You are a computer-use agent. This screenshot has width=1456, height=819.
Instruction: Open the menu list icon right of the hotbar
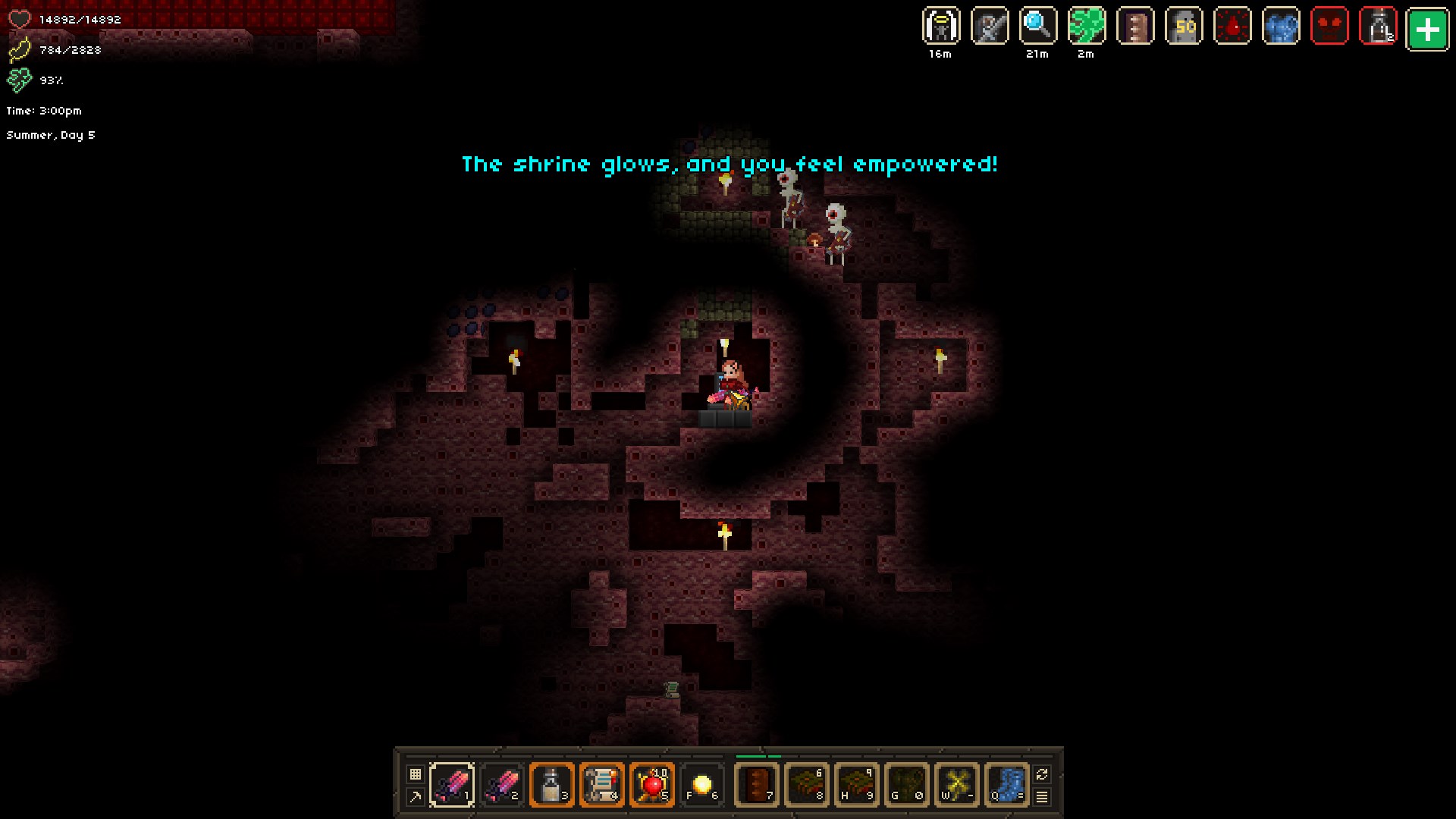[1040, 797]
